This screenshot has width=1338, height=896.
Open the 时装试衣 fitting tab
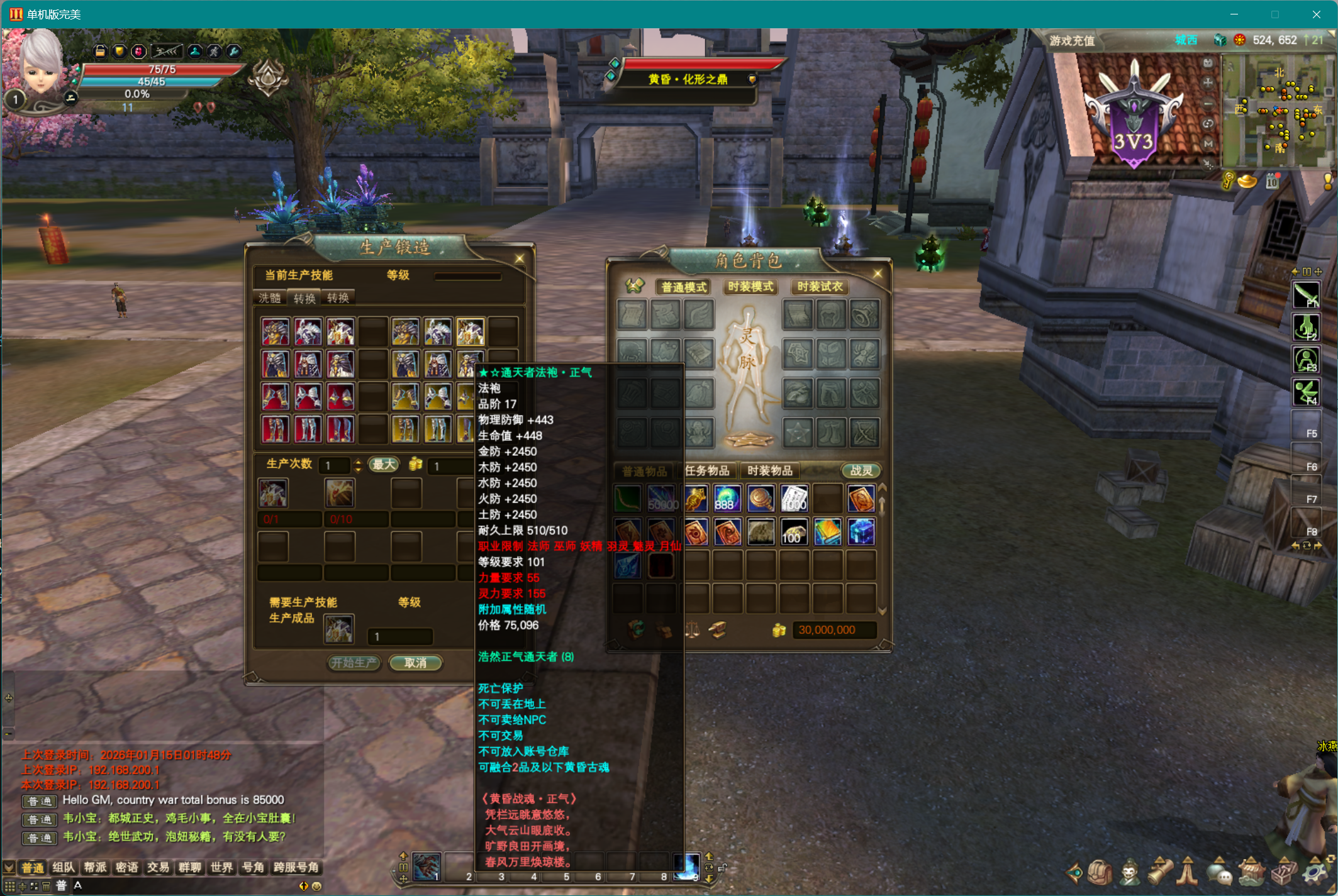click(819, 287)
